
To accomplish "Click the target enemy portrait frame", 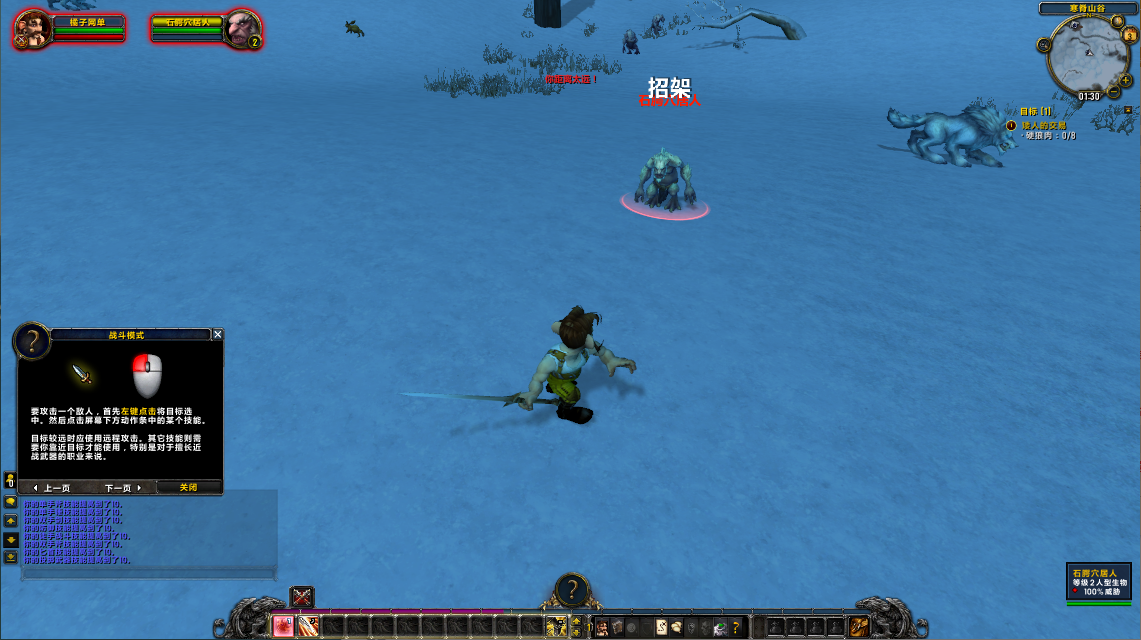I will point(241,28).
